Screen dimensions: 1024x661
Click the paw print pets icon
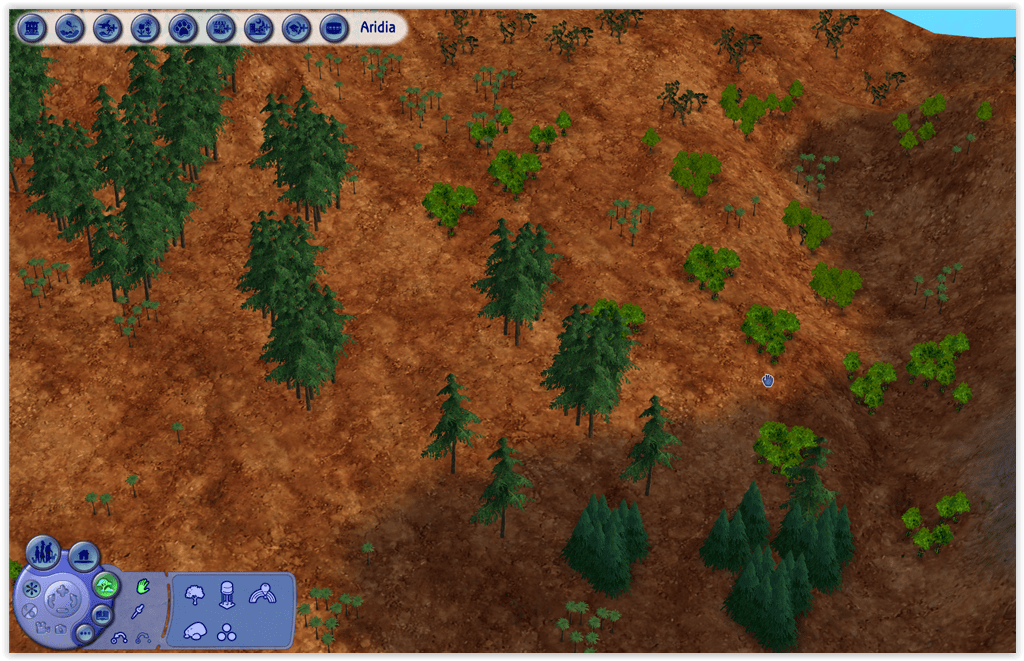pyautogui.click(x=183, y=27)
